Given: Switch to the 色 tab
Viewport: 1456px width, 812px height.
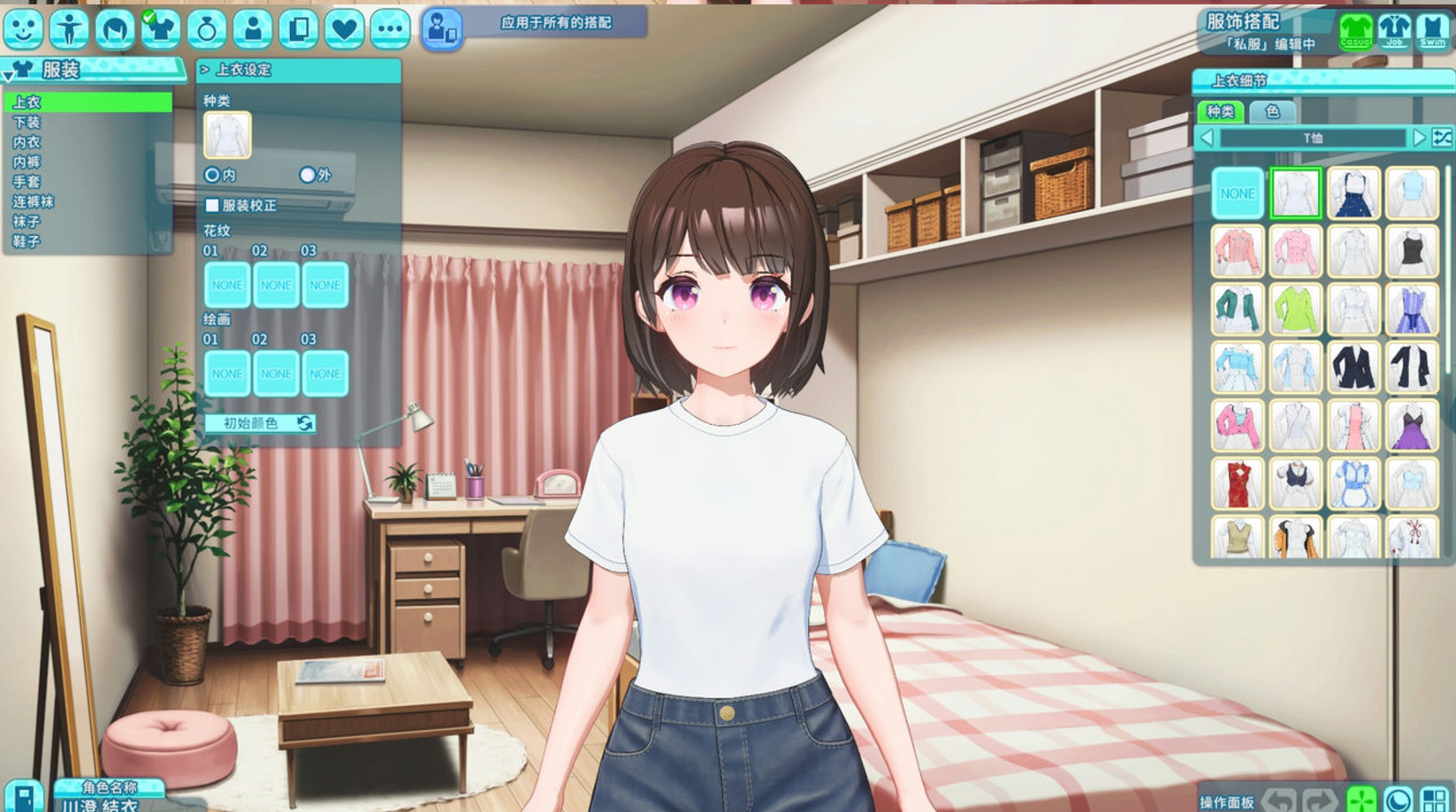Looking at the screenshot, I should [1272, 111].
